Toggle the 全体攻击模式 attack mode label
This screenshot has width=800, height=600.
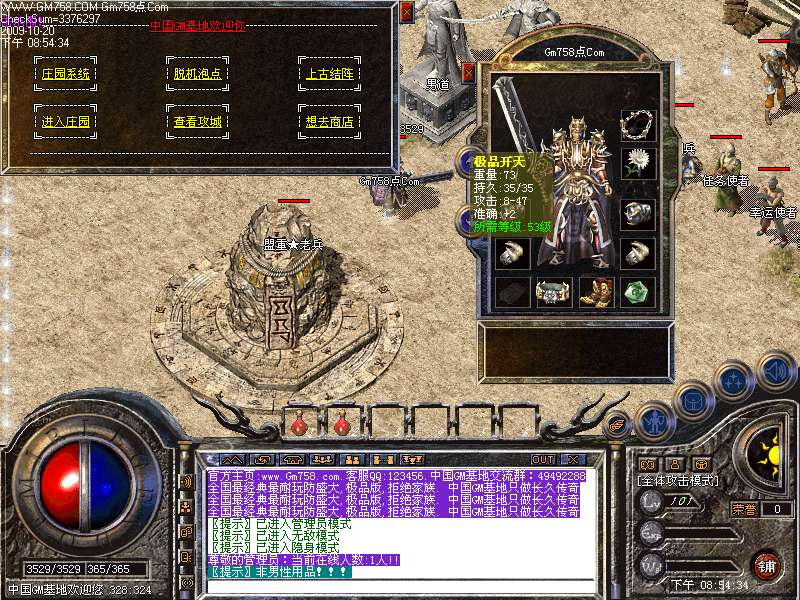[x=678, y=481]
